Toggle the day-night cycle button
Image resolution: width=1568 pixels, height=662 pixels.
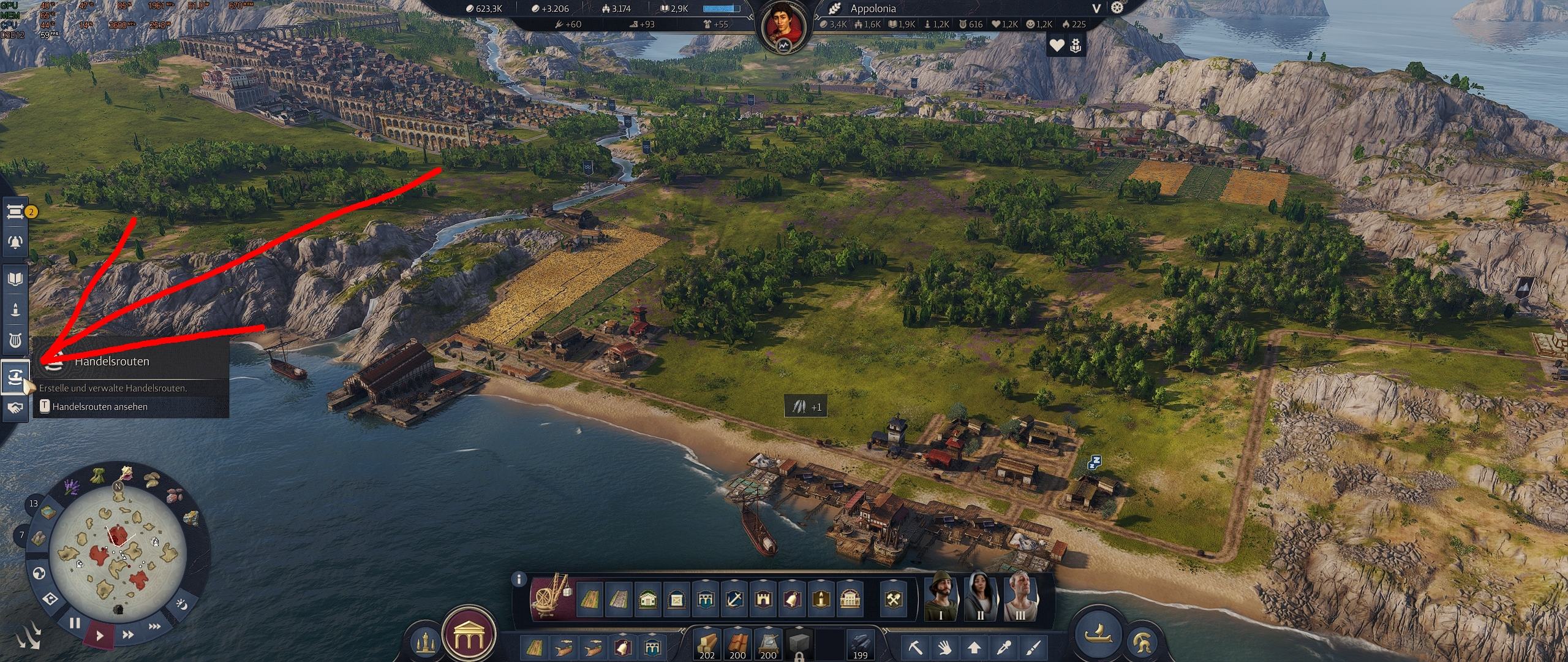[181, 604]
